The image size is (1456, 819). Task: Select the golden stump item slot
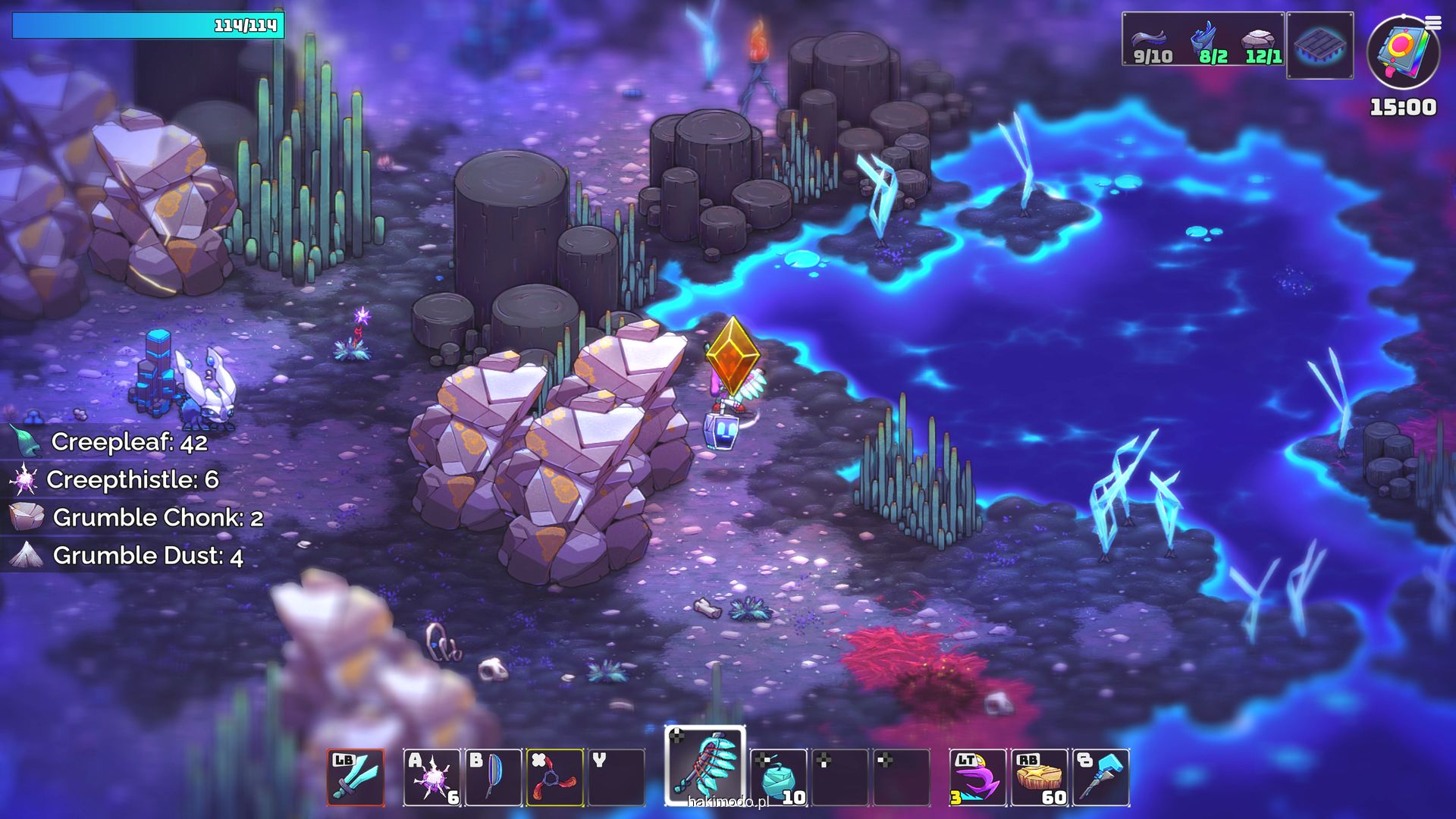1039,777
